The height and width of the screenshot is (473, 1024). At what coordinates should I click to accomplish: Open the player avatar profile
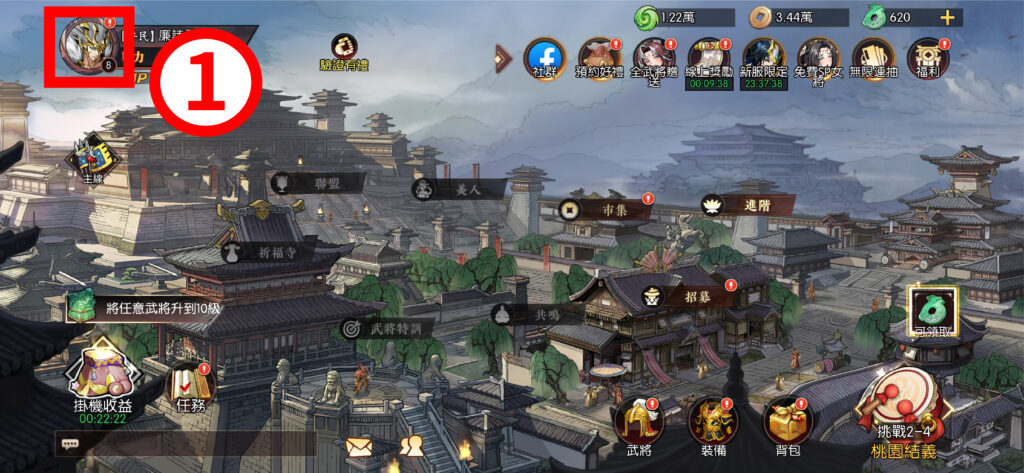coord(88,47)
